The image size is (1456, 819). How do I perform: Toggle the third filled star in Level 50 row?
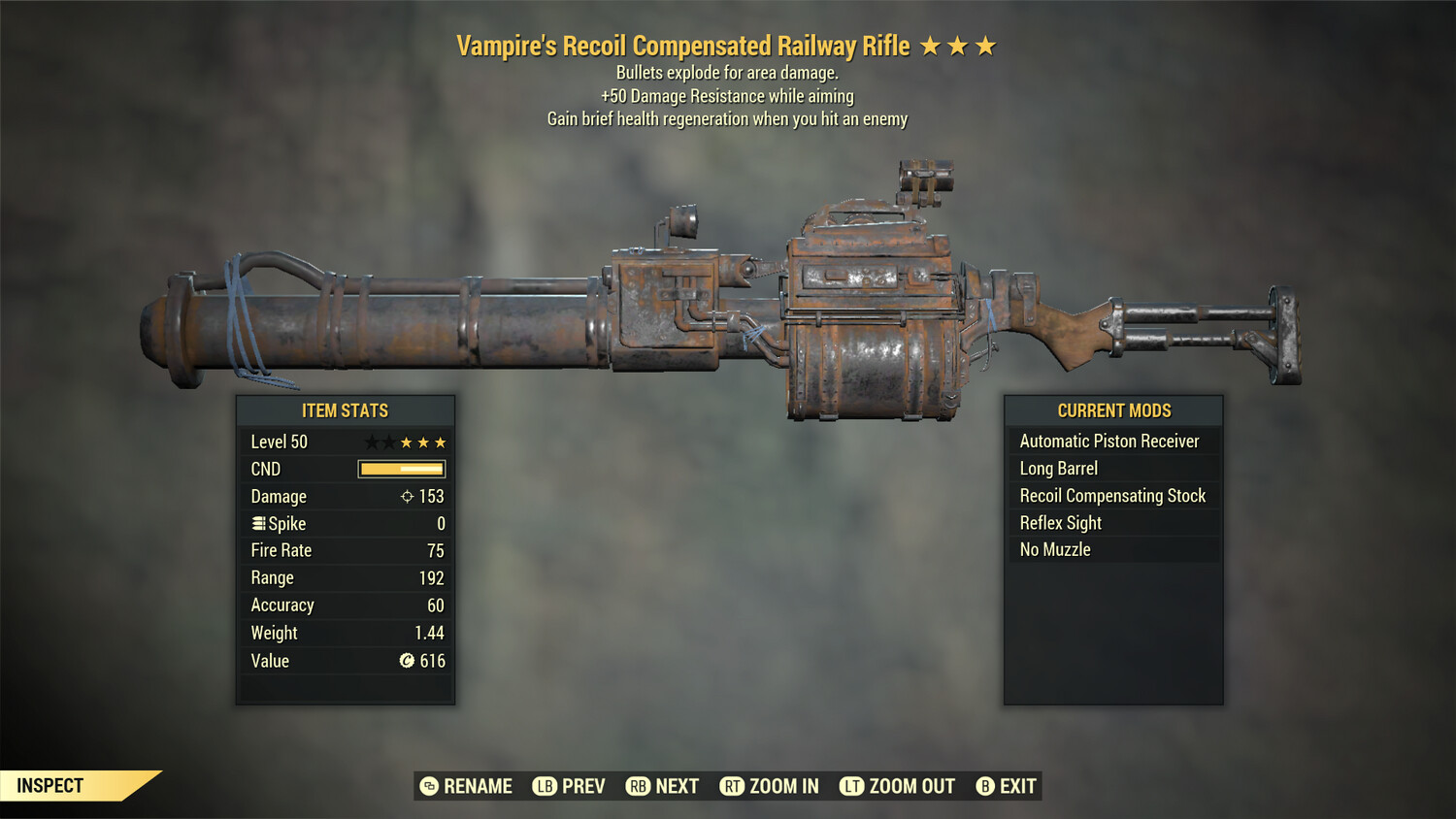(442, 442)
